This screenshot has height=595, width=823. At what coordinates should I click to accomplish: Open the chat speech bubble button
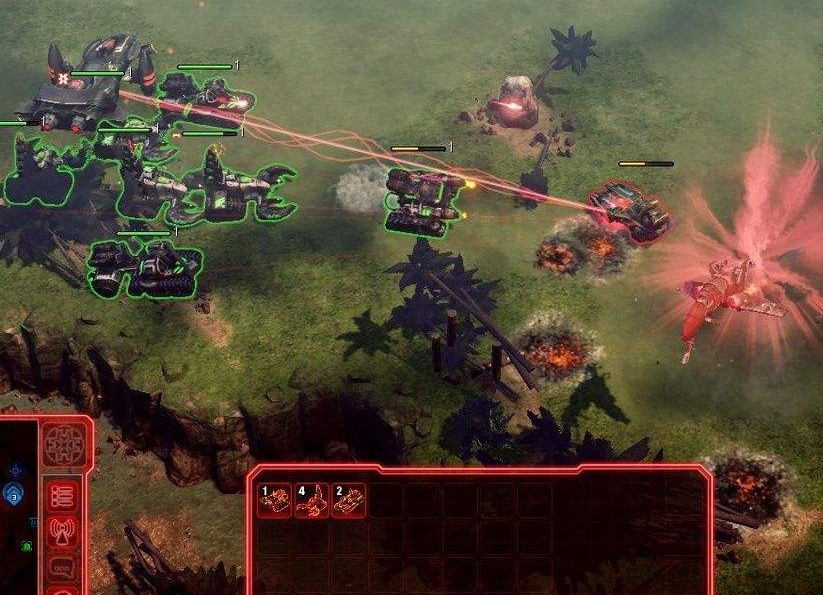[63, 567]
